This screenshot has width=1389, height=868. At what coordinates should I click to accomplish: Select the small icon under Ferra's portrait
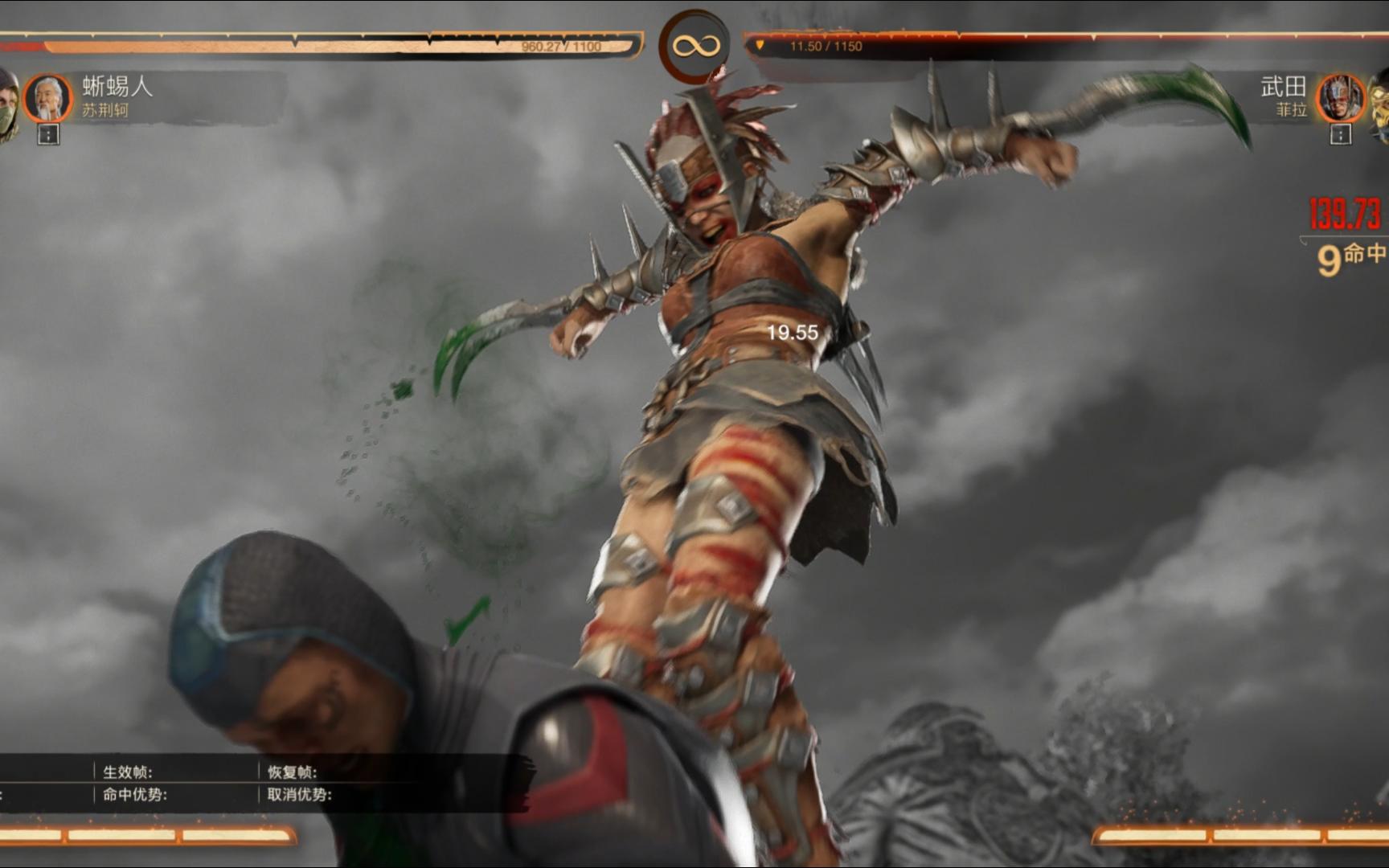click(1340, 135)
